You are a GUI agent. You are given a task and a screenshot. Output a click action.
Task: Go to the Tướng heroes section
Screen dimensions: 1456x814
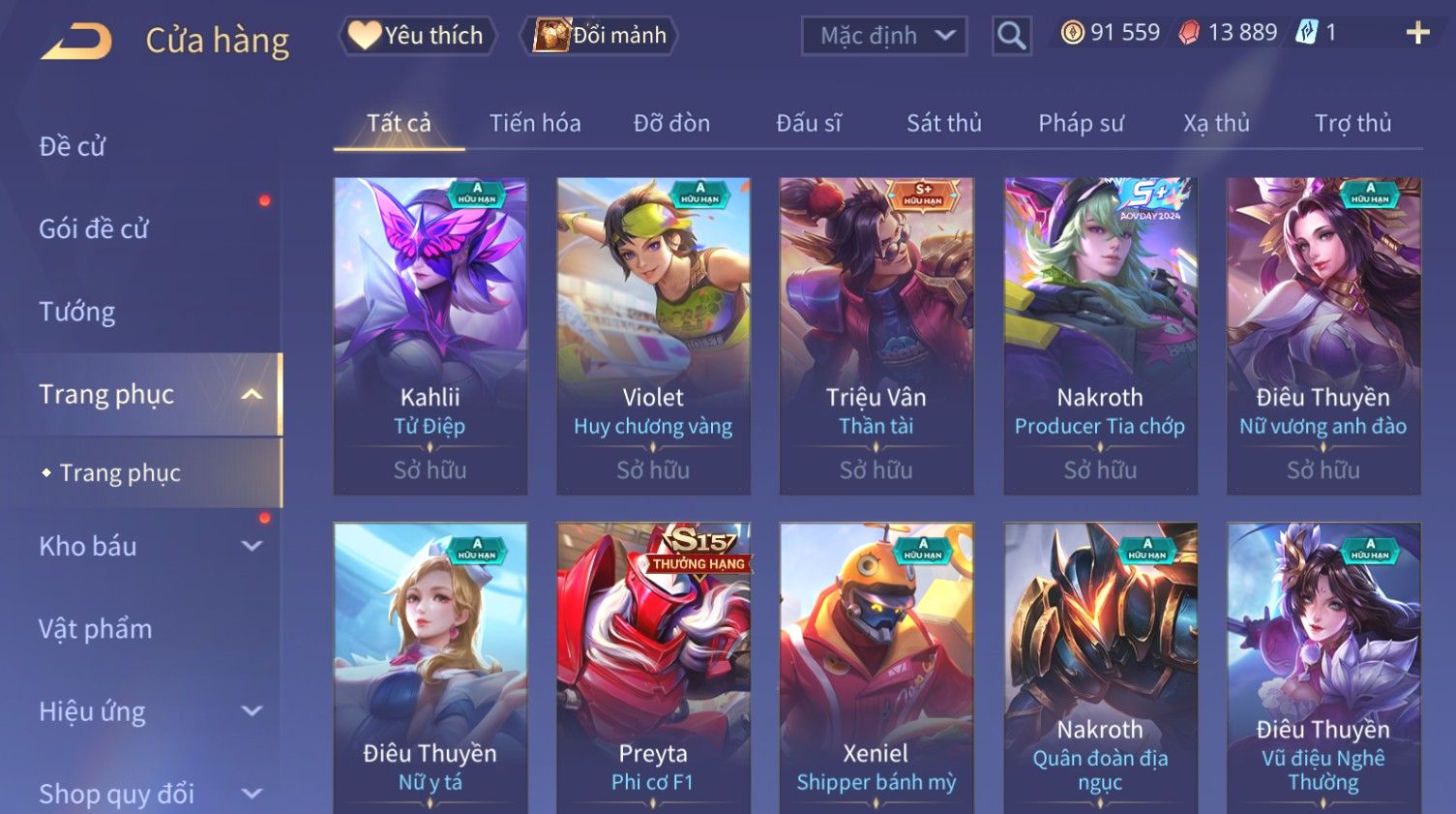pyautogui.click(x=77, y=312)
